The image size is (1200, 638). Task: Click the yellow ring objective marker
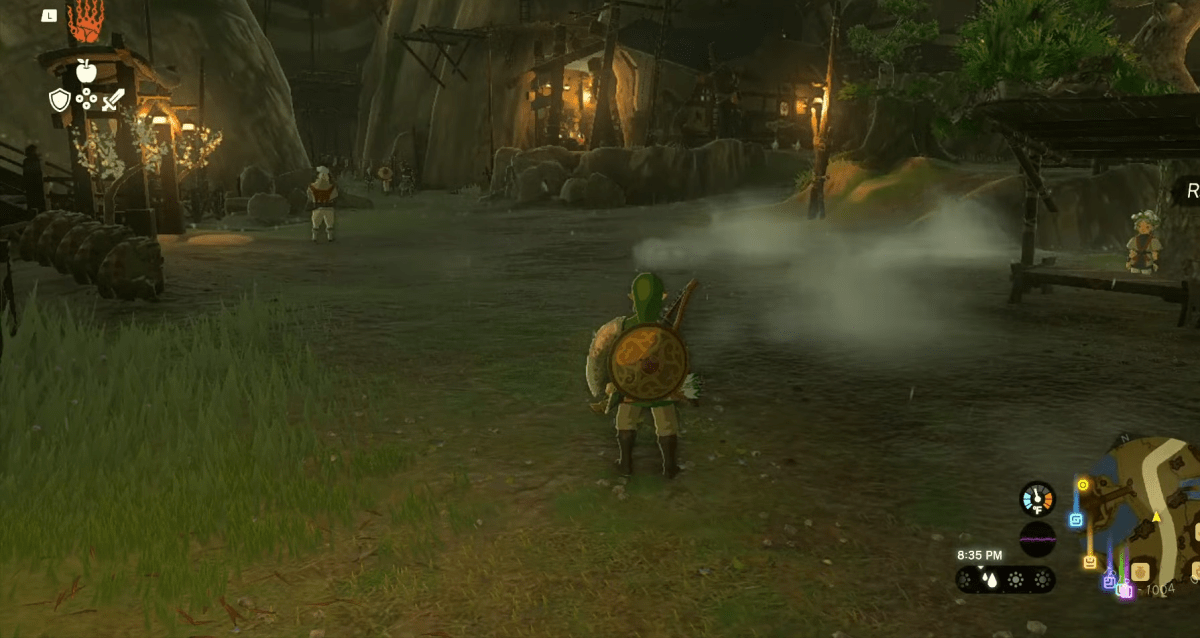tap(1082, 485)
